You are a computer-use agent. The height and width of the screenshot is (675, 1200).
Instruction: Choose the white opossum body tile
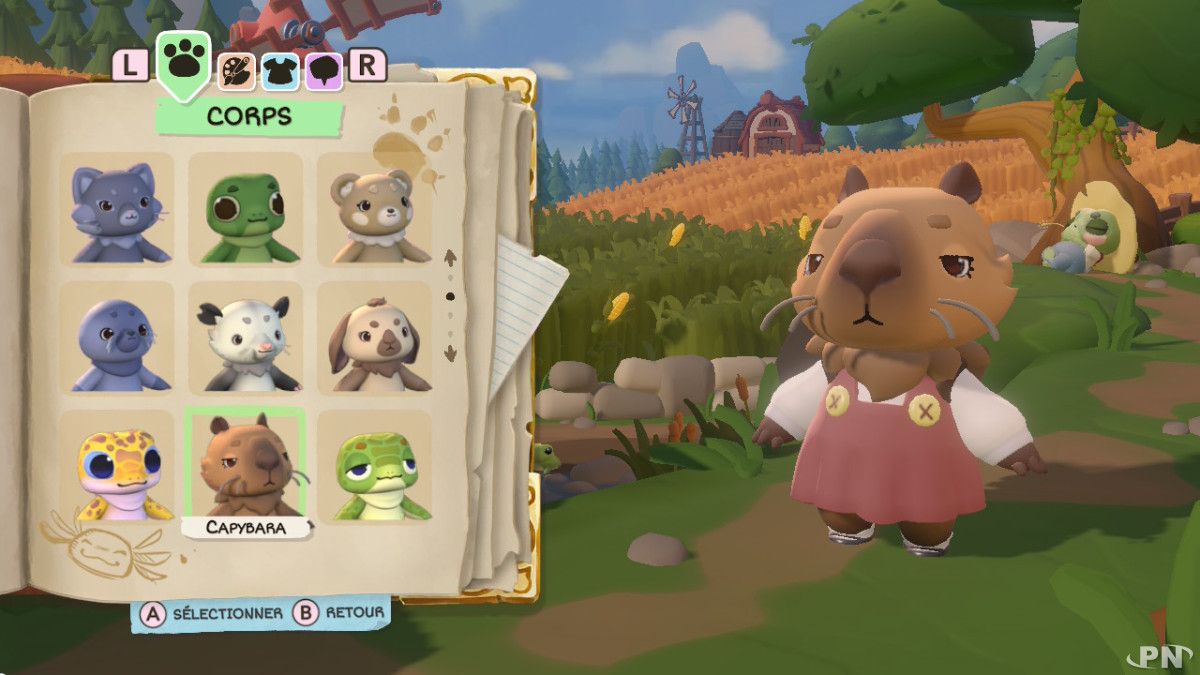coord(245,337)
